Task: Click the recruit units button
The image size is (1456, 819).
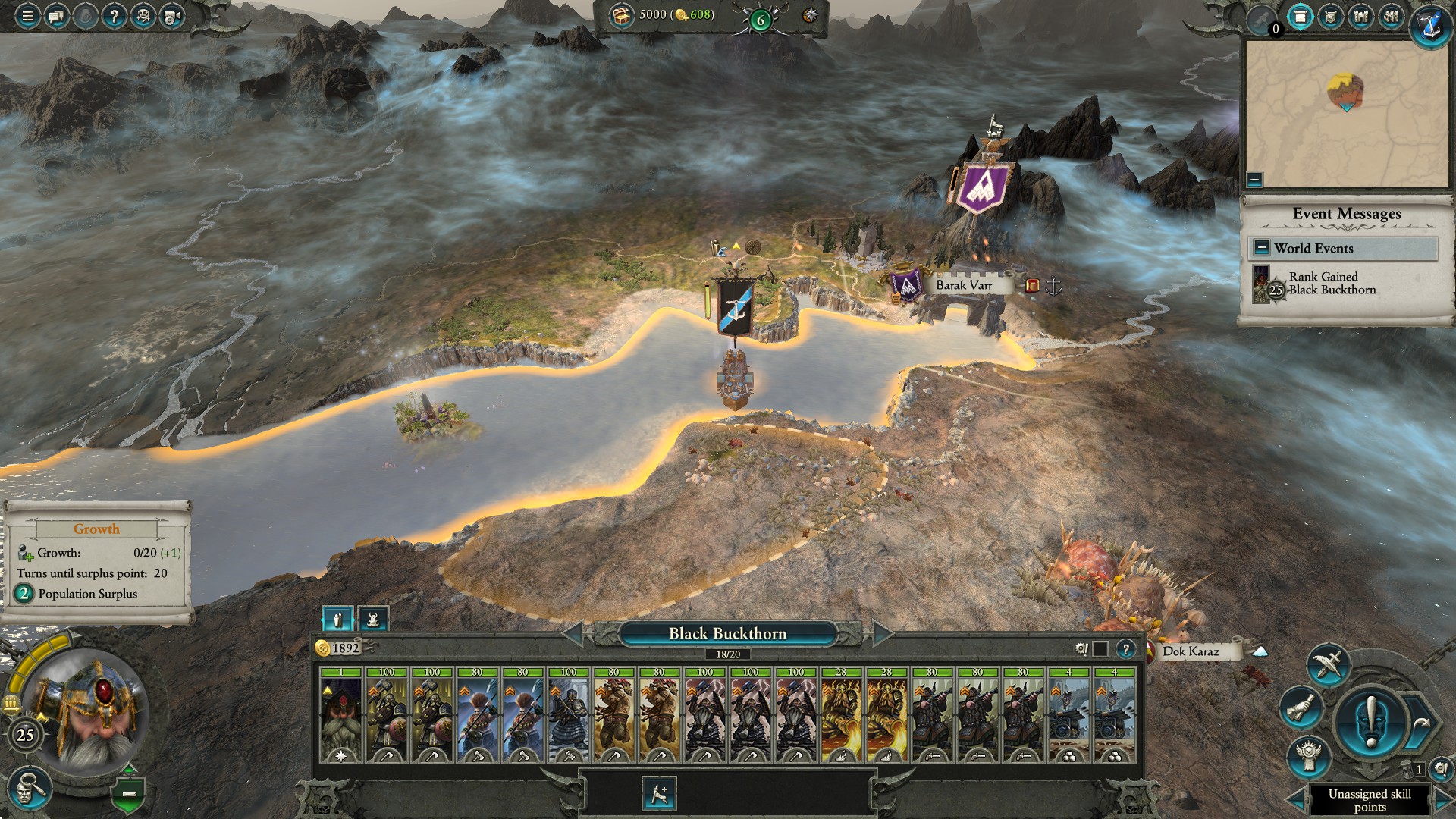Action: pos(658,794)
